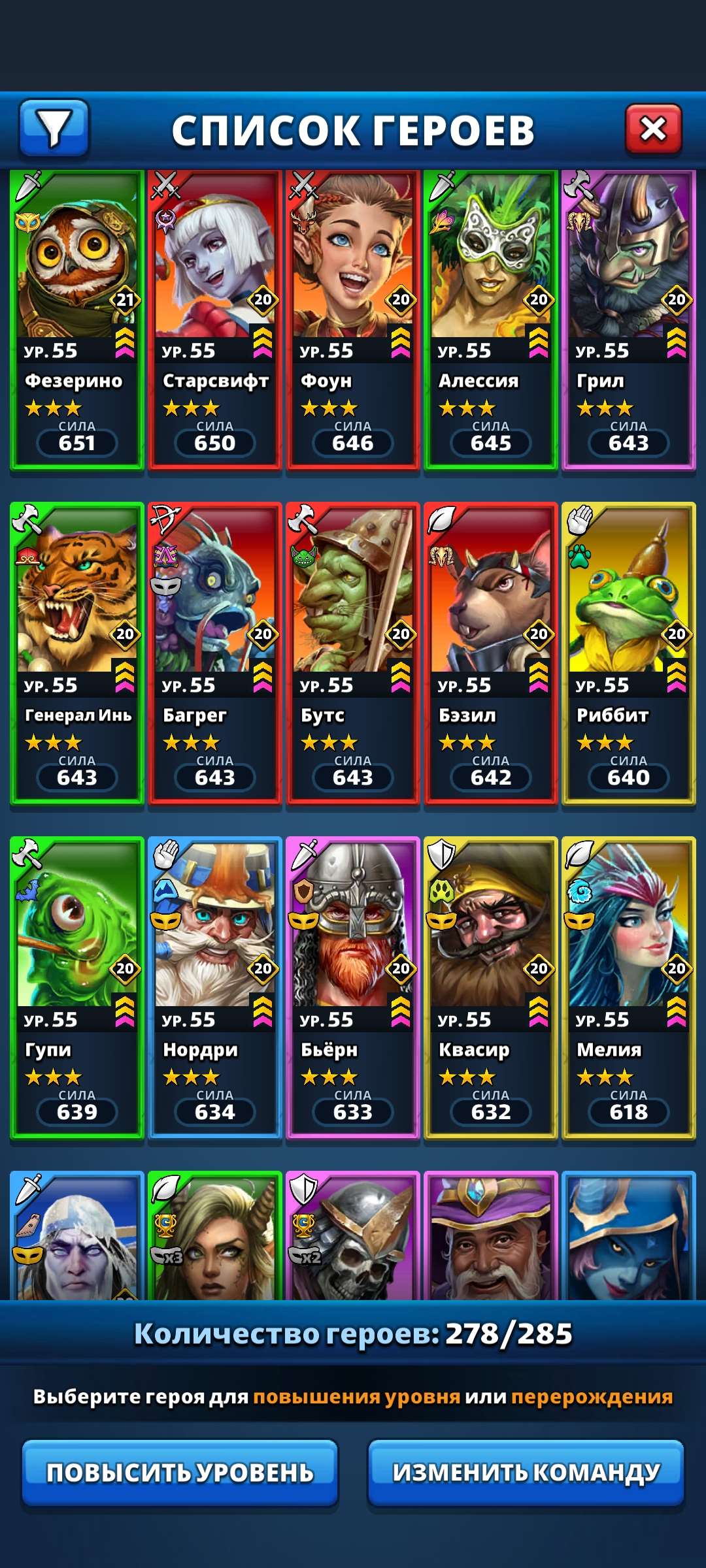Select the Бэзил hero card

click(x=491, y=653)
